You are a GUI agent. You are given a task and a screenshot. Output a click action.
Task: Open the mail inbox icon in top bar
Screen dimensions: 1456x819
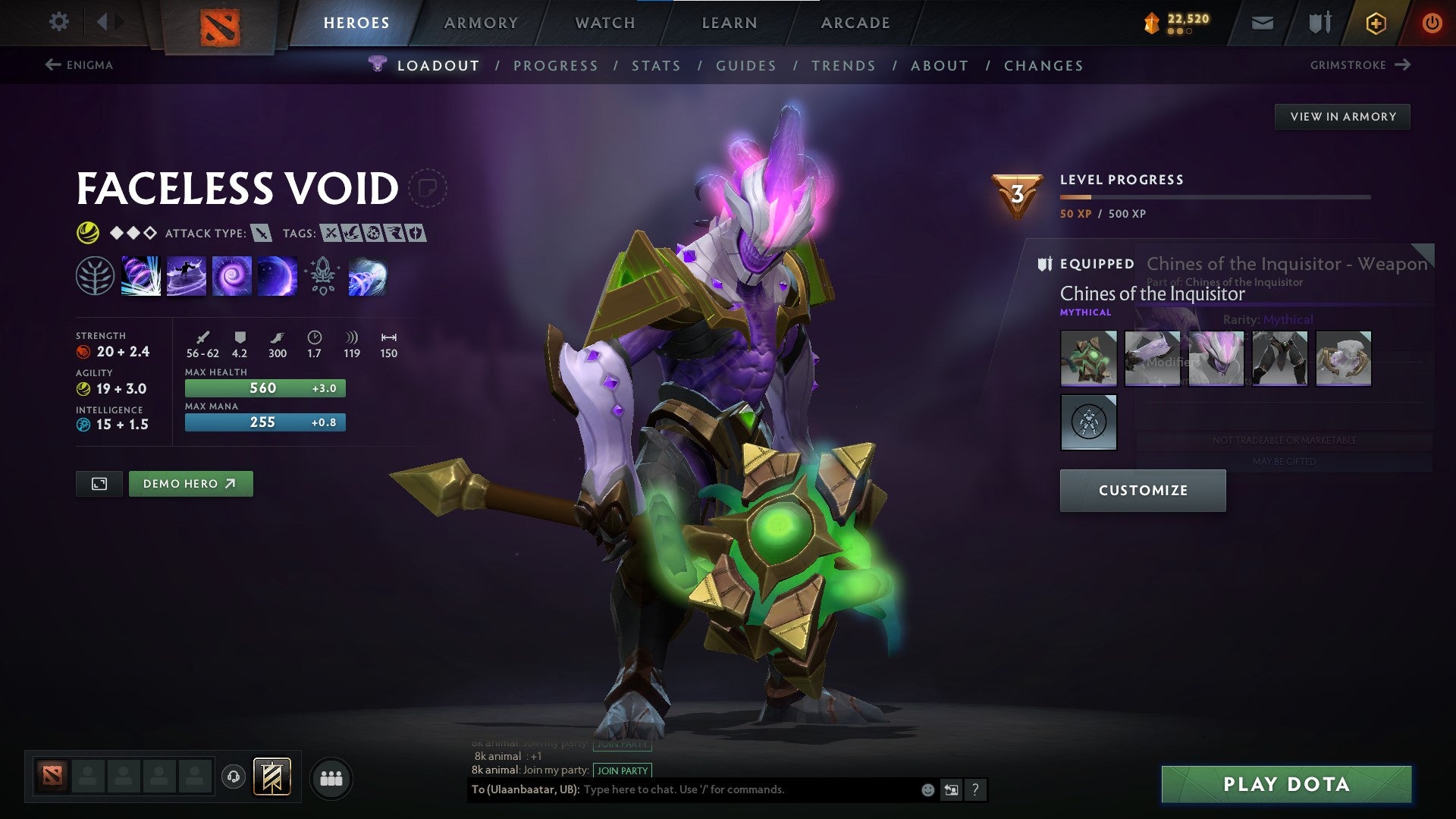point(1262,22)
